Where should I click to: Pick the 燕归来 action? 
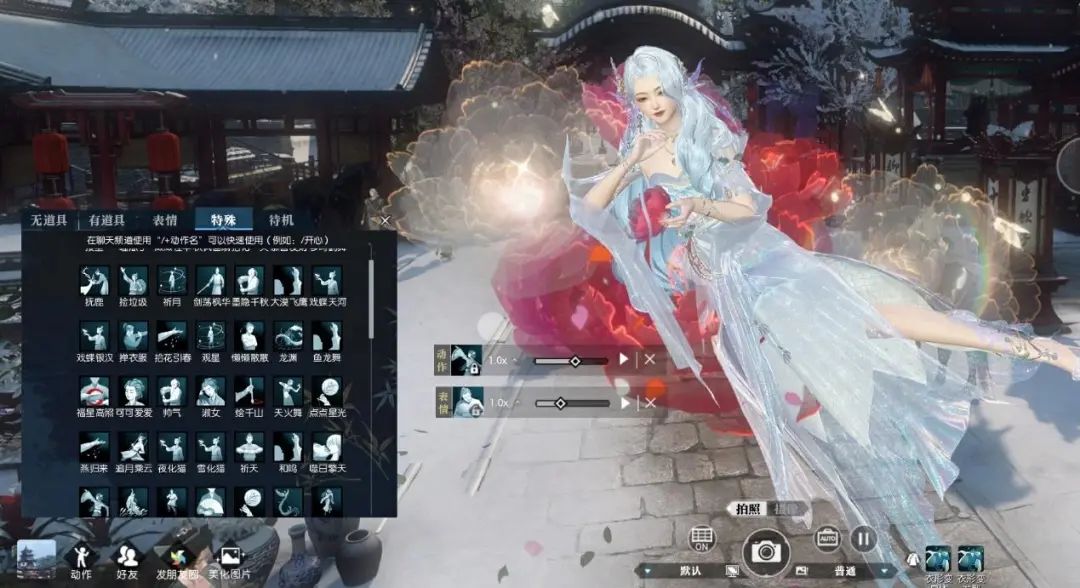[x=94, y=447]
